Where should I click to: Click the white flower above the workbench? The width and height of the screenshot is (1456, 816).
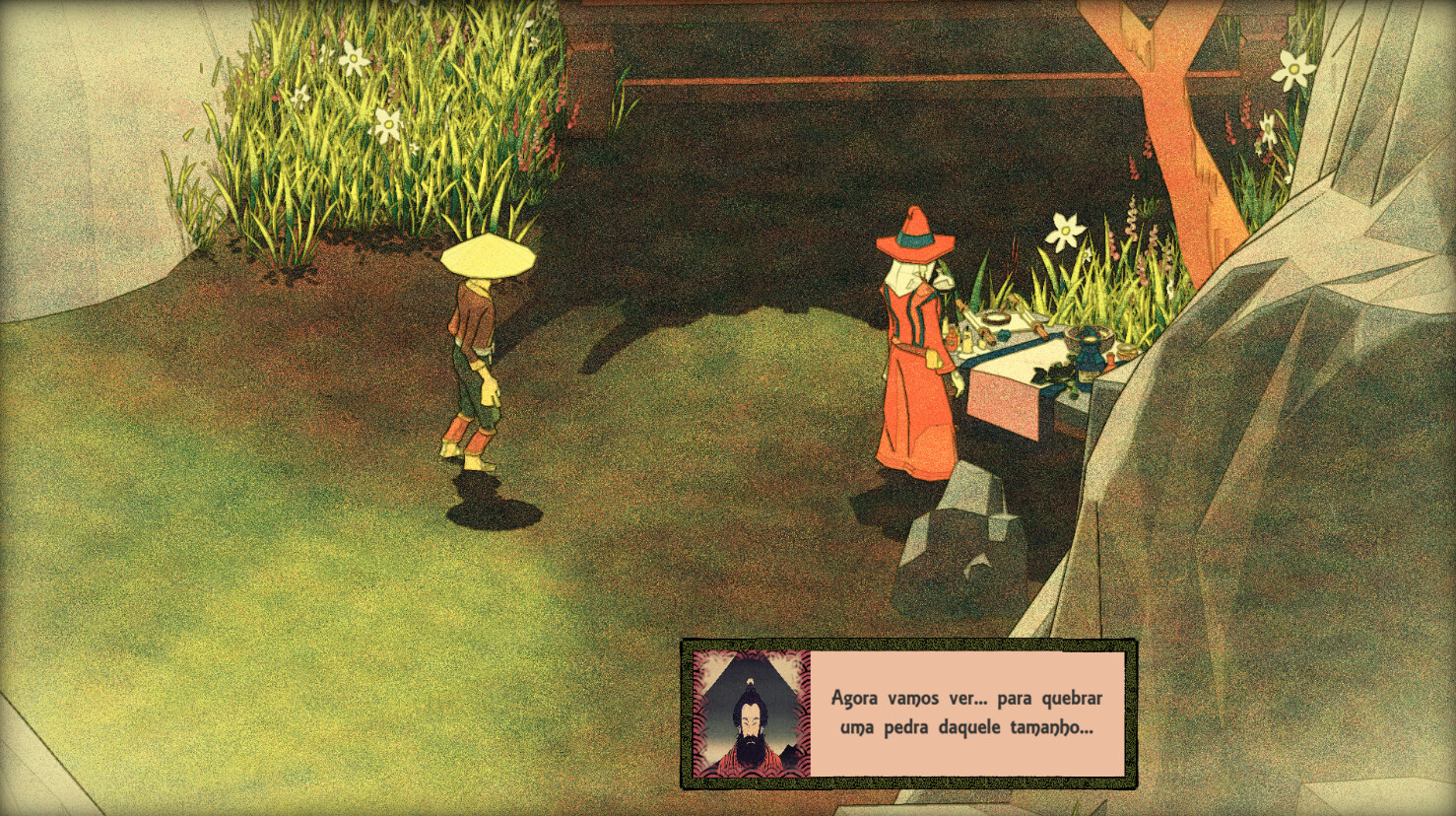(x=1066, y=229)
